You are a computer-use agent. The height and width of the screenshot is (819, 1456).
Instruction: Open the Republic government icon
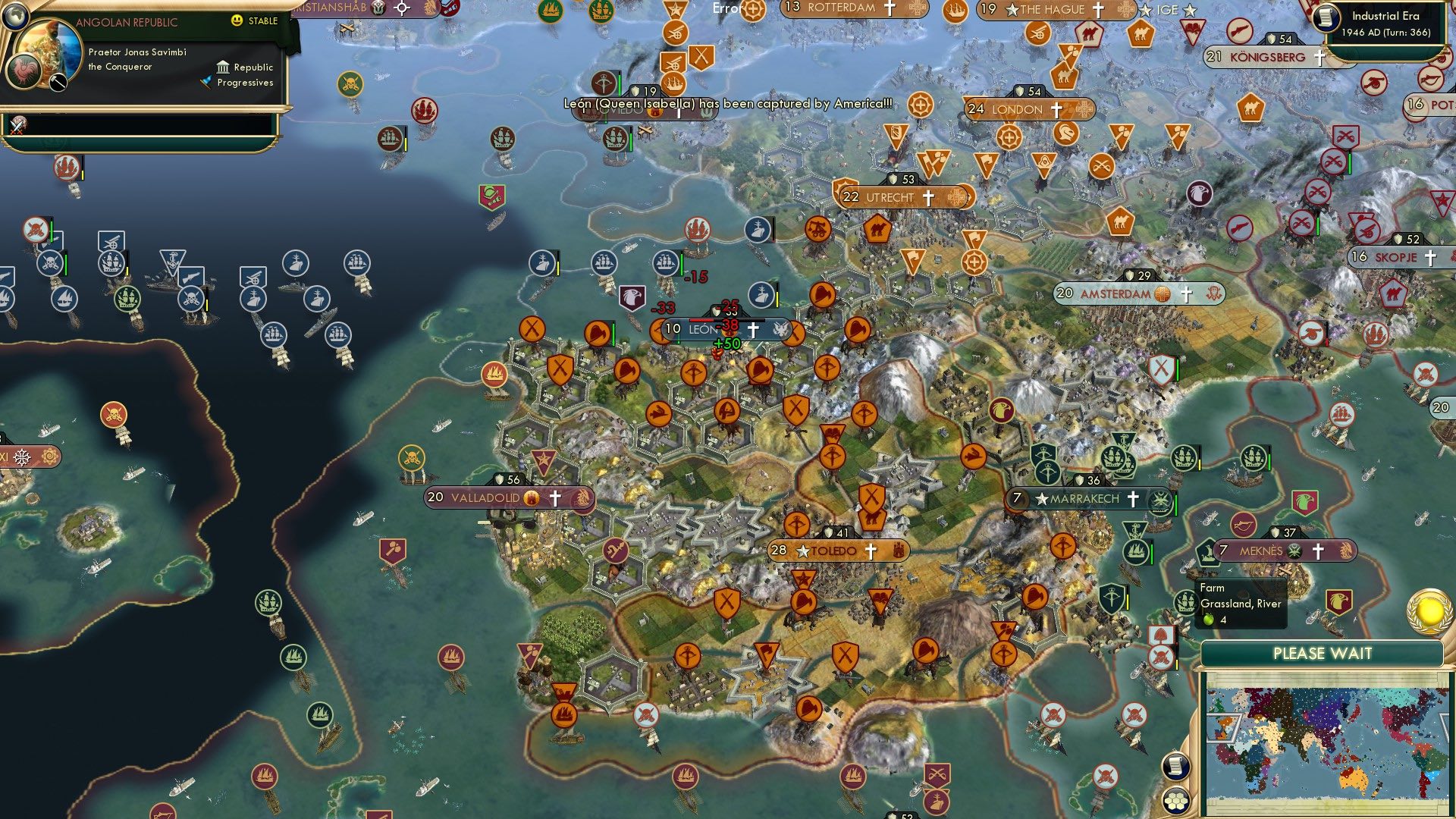coord(223,68)
